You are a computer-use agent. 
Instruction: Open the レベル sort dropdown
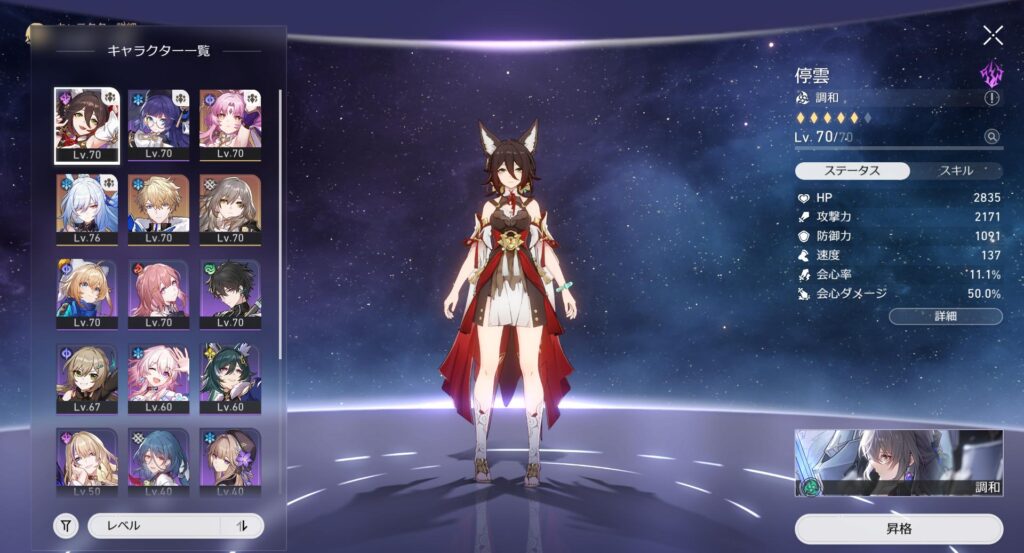click(154, 526)
